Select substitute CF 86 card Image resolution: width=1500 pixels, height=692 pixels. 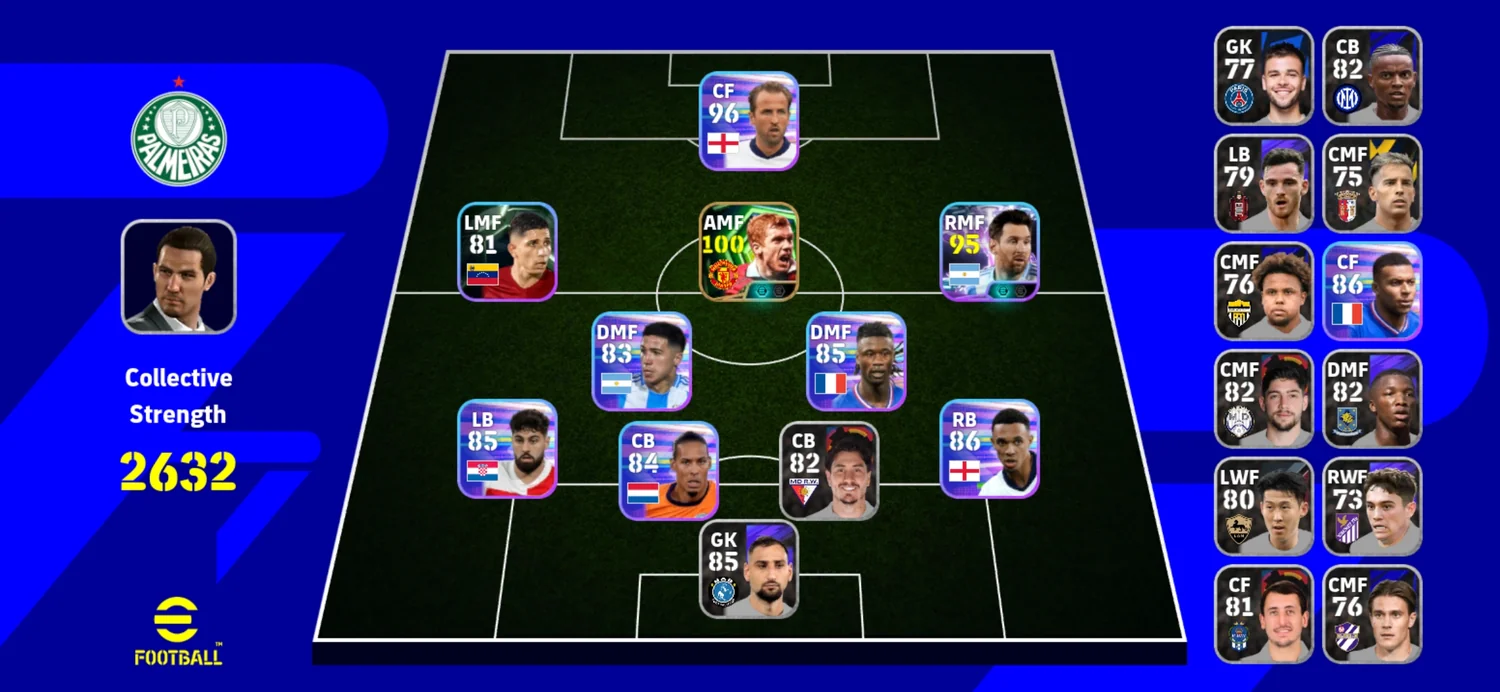click(1372, 291)
